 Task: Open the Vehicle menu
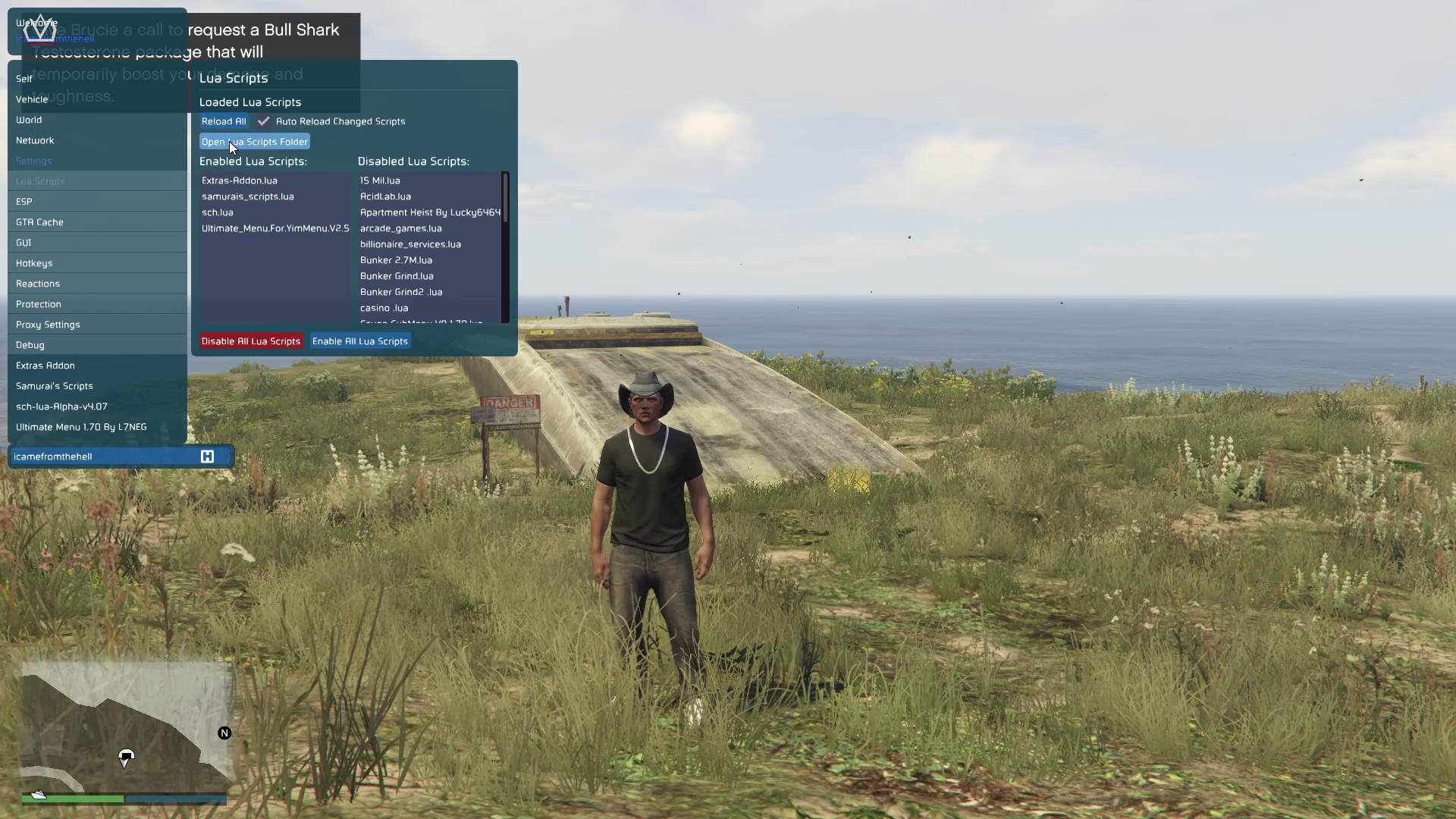tap(32, 99)
